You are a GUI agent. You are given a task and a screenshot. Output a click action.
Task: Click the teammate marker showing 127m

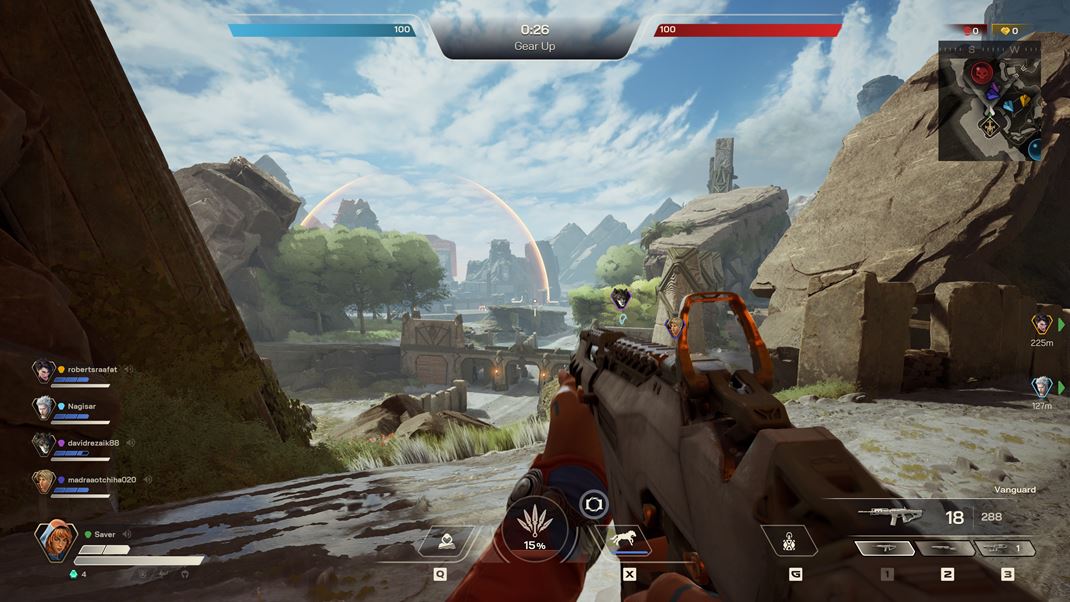coord(1042,387)
